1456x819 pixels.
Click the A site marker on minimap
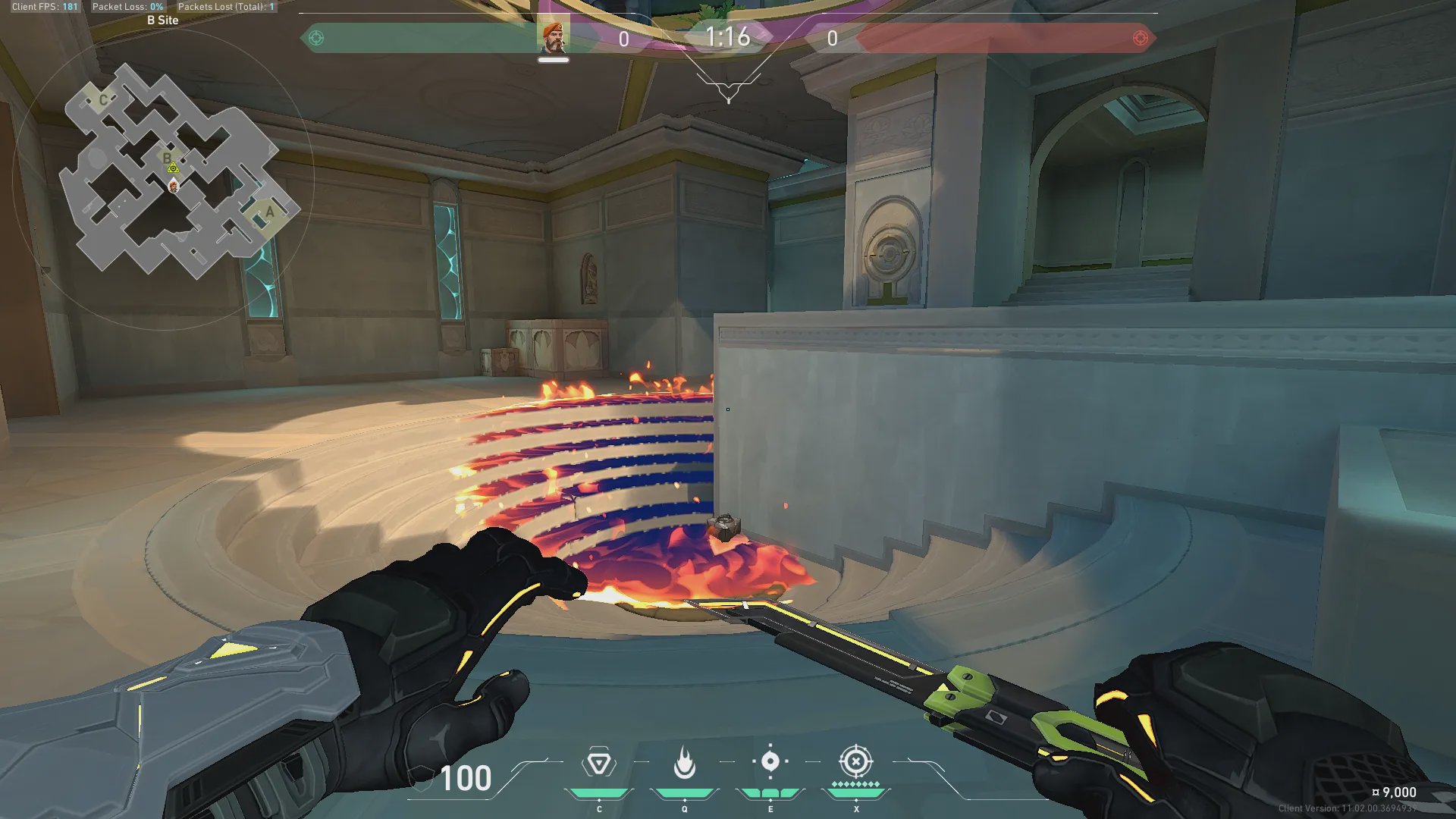tap(269, 212)
